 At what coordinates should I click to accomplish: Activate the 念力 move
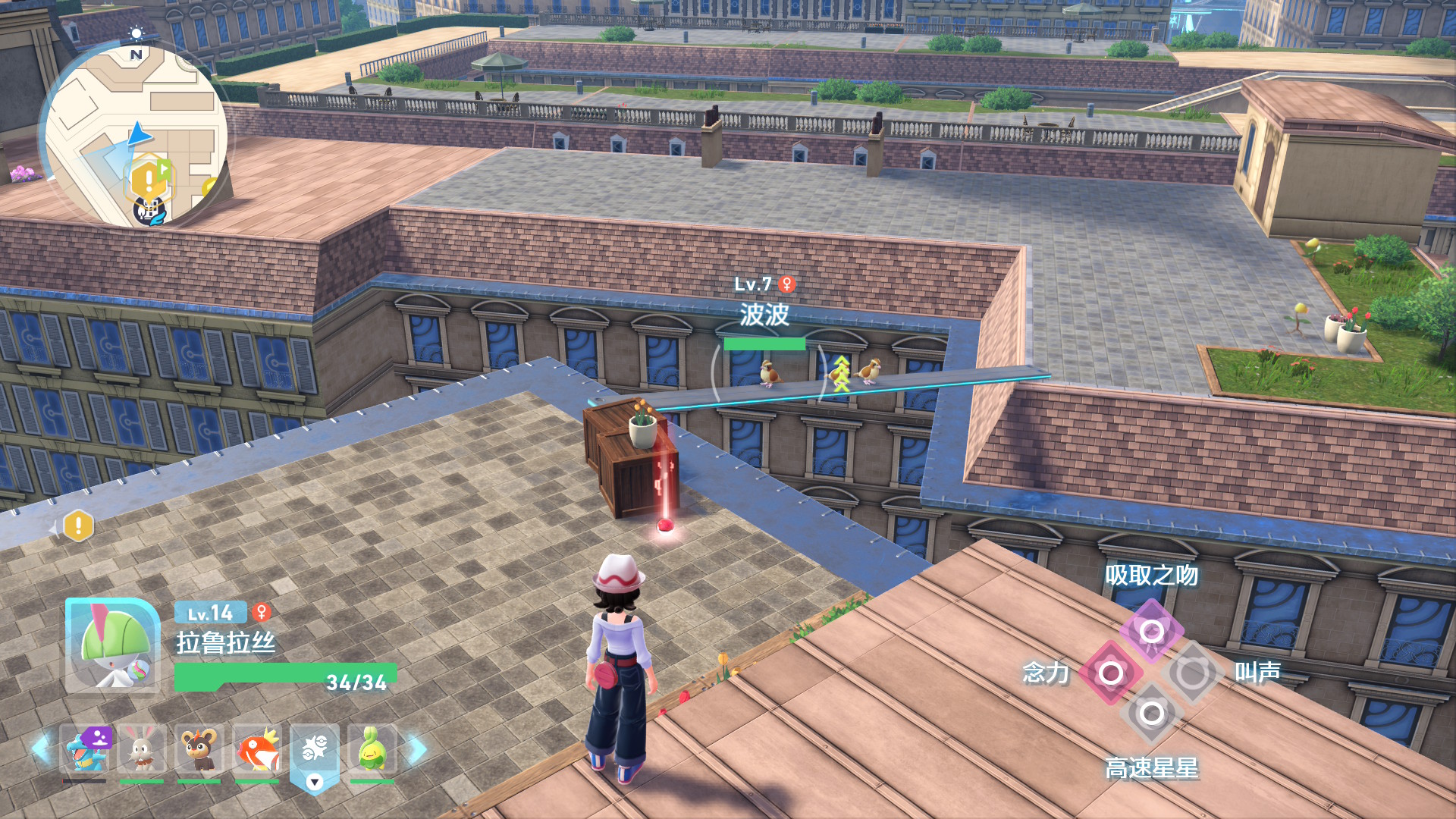[x=1111, y=673]
